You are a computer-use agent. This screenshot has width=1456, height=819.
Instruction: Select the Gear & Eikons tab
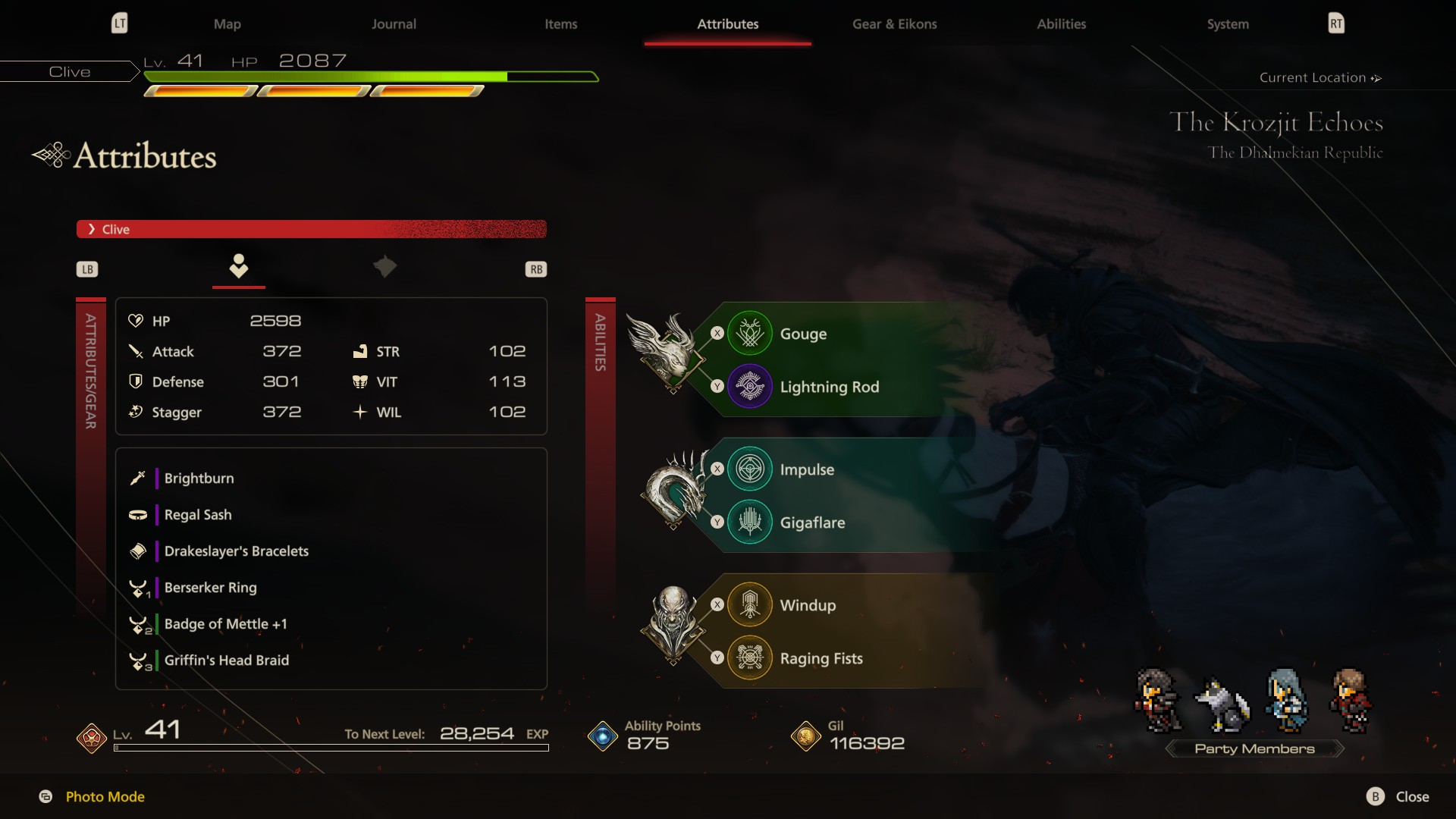coord(894,24)
